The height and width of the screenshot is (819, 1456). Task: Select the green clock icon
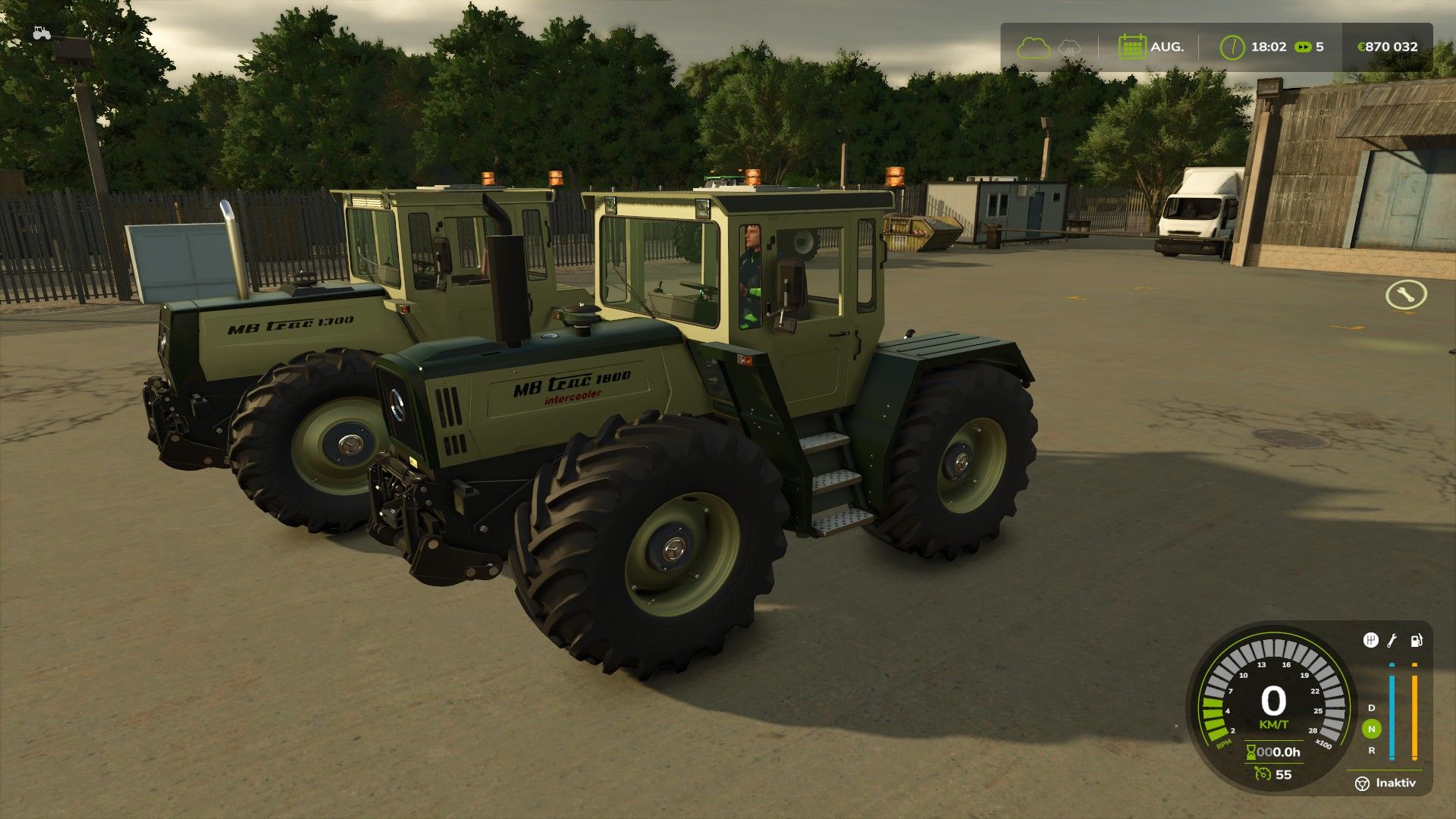(x=1232, y=47)
